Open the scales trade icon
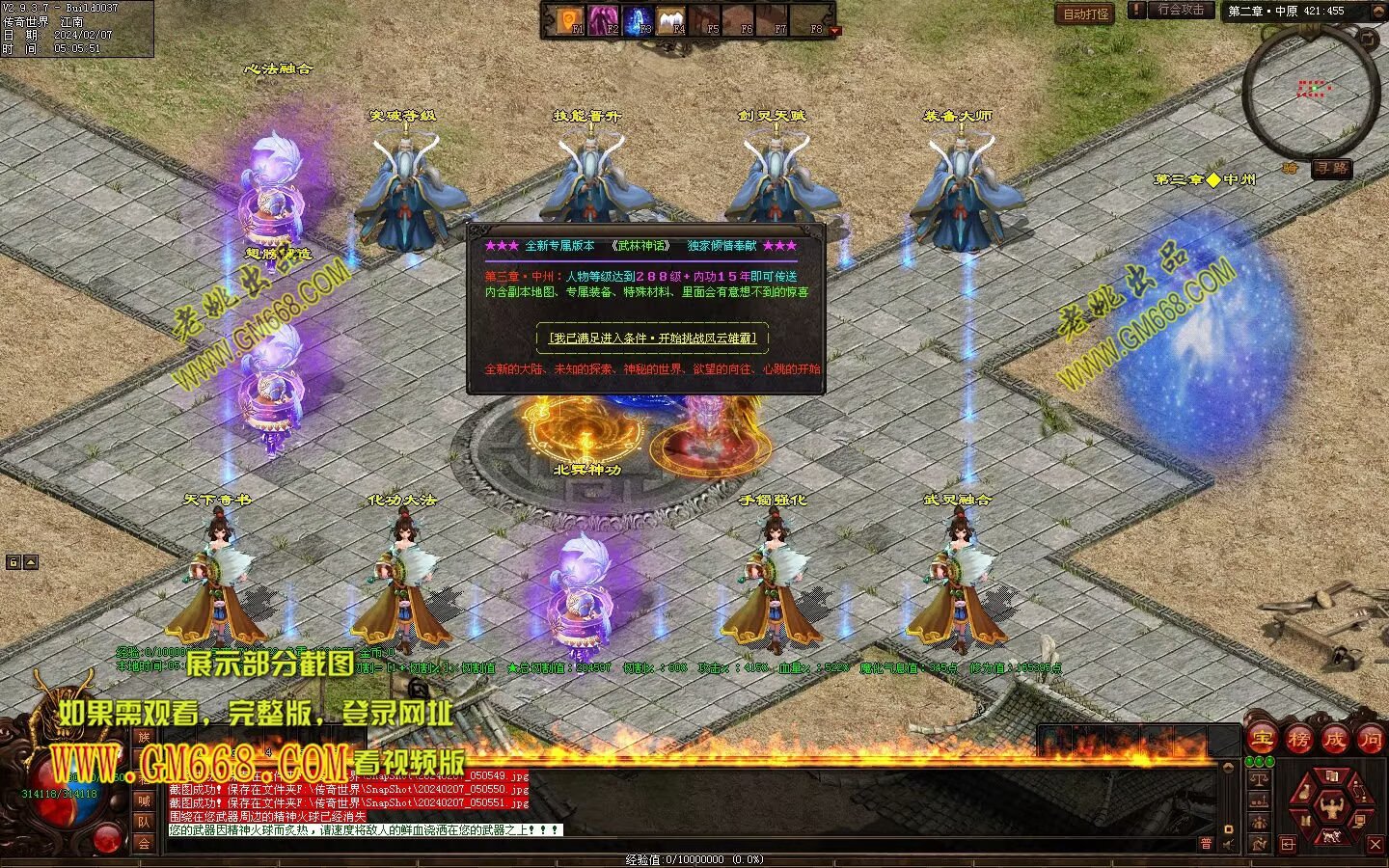The image size is (1389, 868). tap(1258, 777)
